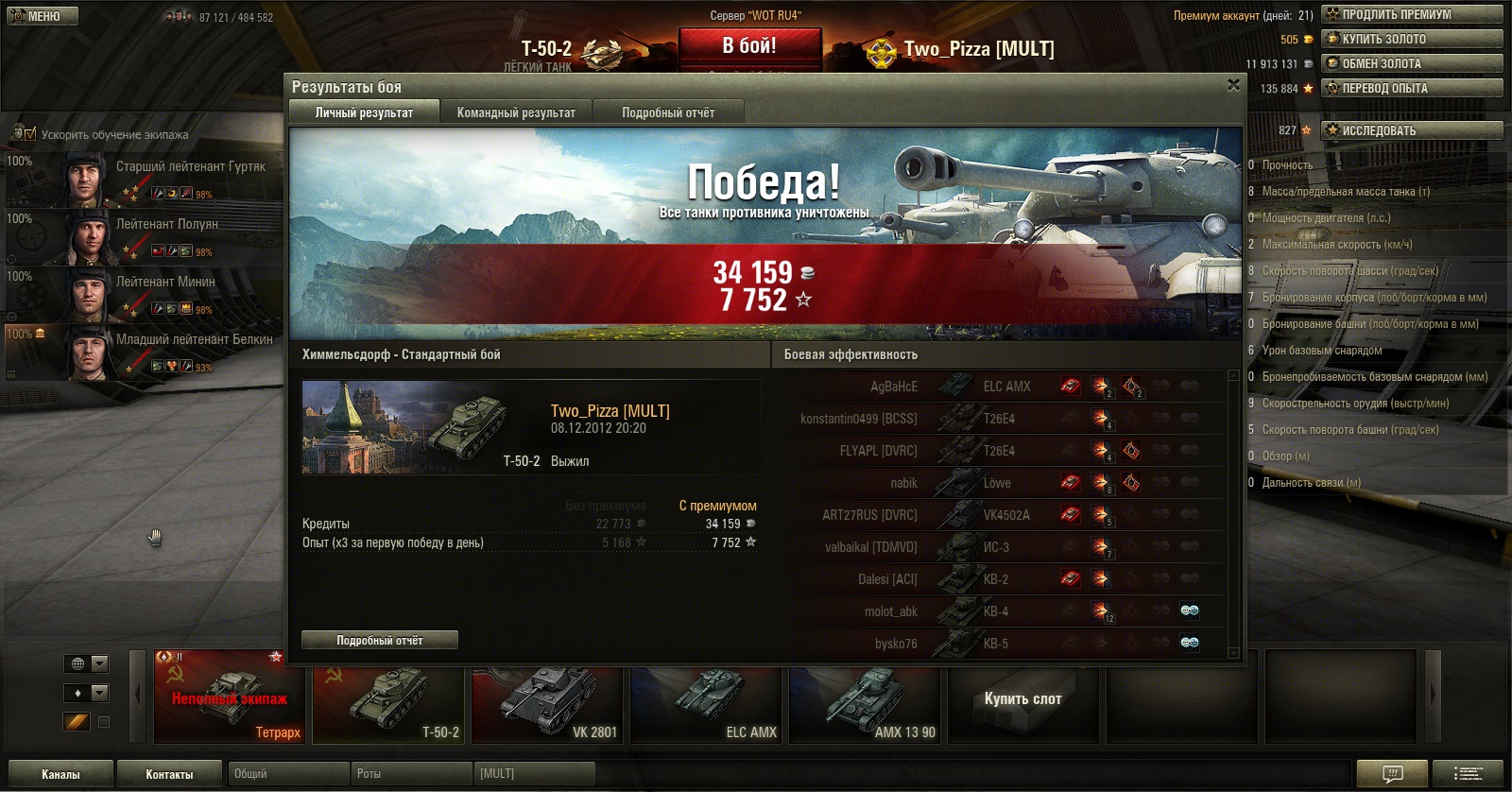Screen dimensions: 1512x792
Task: Start battle with В бой! button
Action: click(x=749, y=46)
